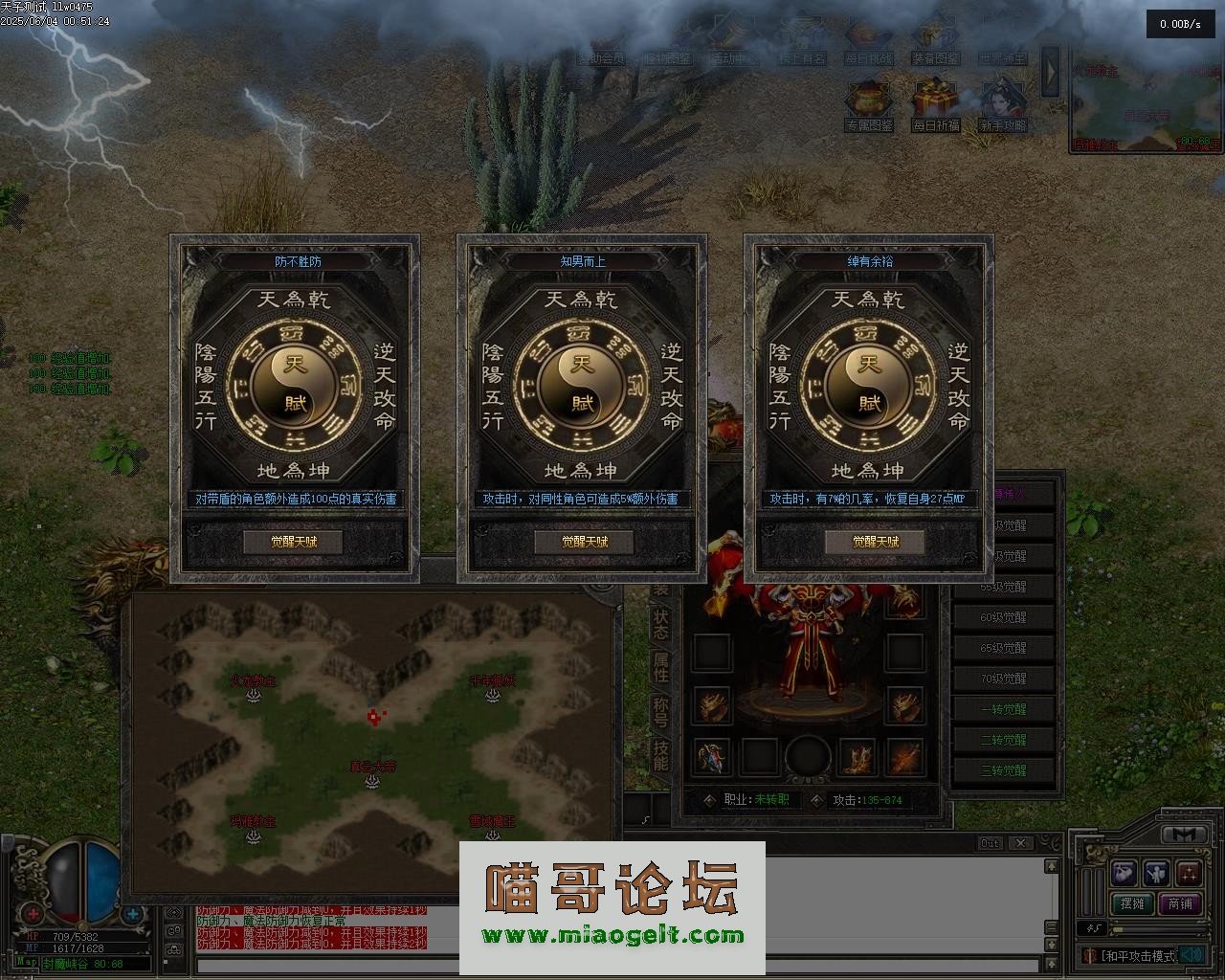Open 每日祈福 gift box icon
Viewport: 1225px width, 980px height.
pyautogui.click(x=936, y=103)
